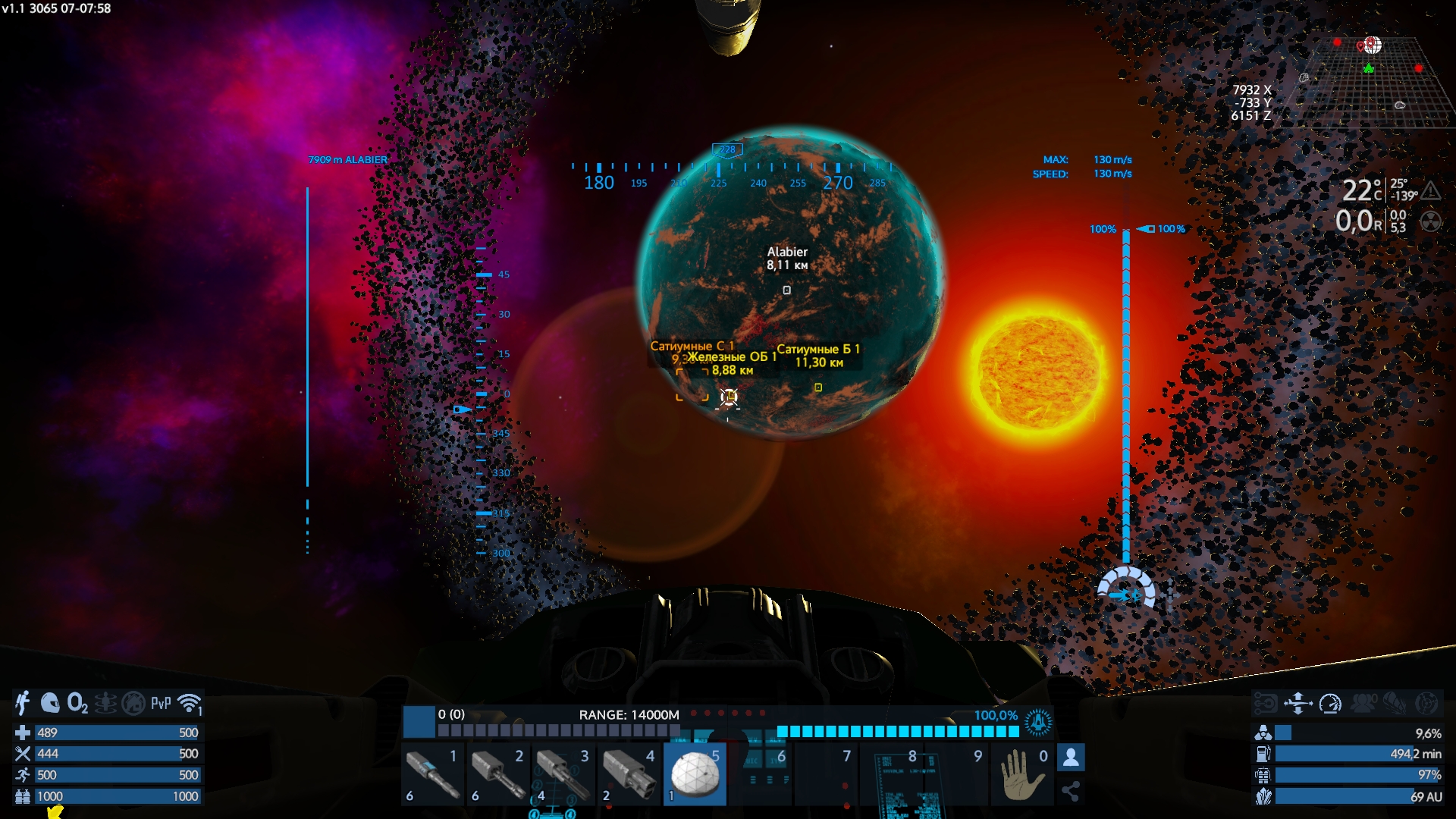Pick the double-barrel weapon in slot 4
Viewport: 1456px width, 819px height.
pos(629,774)
